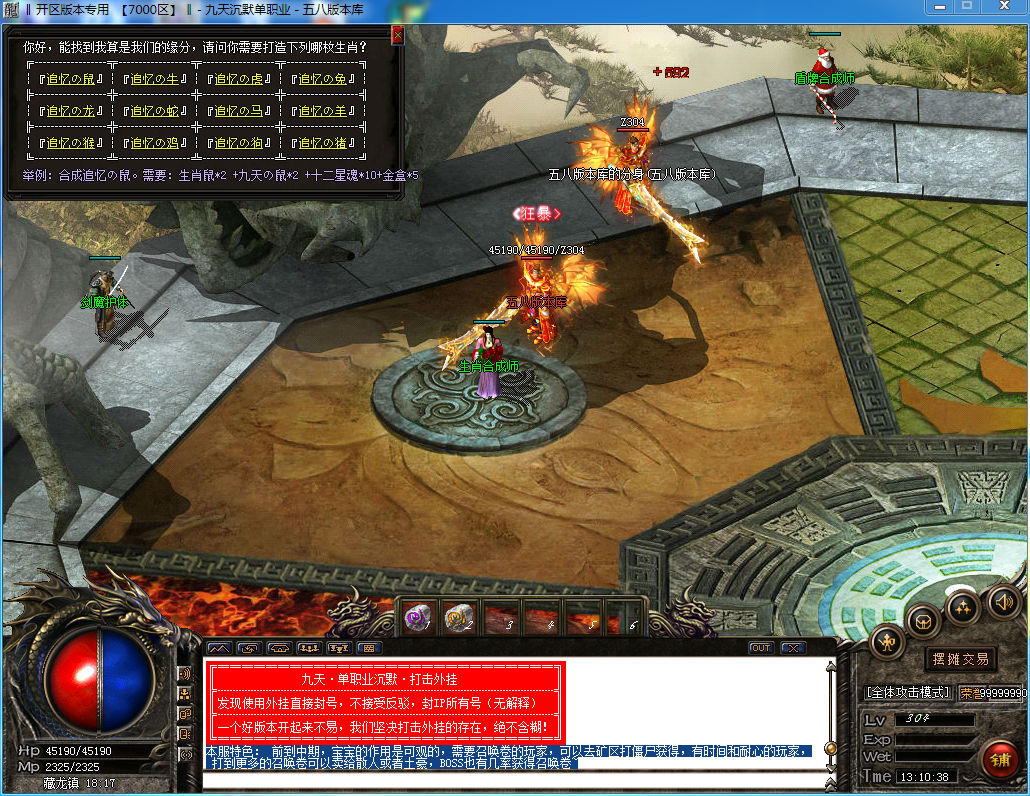Choose 追忆の兔 from the dialog
This screenshot has width=1030, height=796.
click(322, 79)
